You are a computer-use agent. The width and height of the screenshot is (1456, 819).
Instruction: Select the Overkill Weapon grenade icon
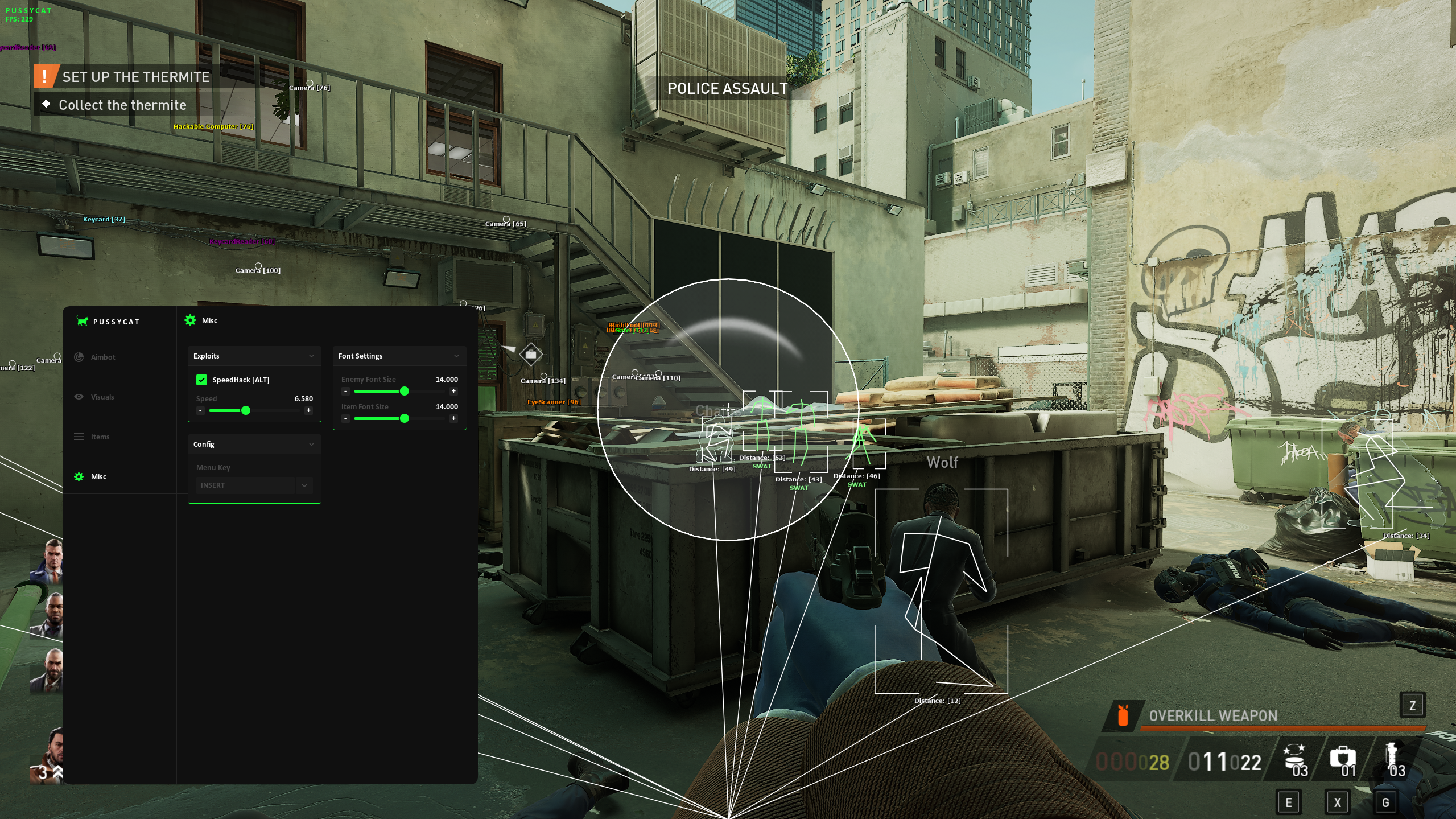point(1122,715)
